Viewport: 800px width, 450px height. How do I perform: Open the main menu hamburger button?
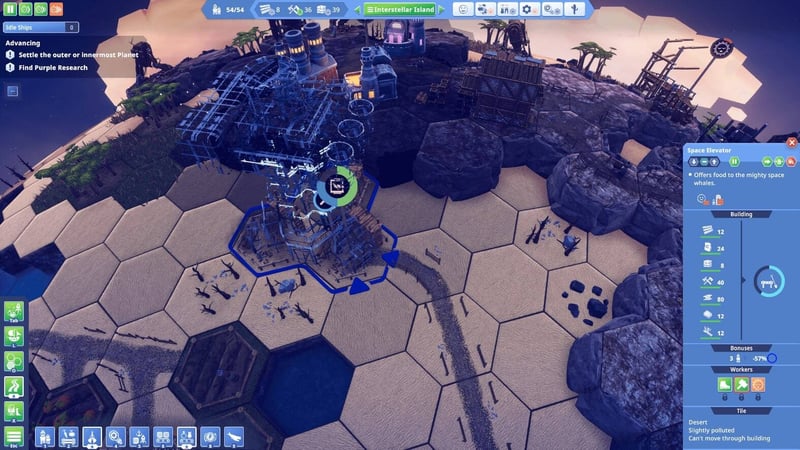14,436
